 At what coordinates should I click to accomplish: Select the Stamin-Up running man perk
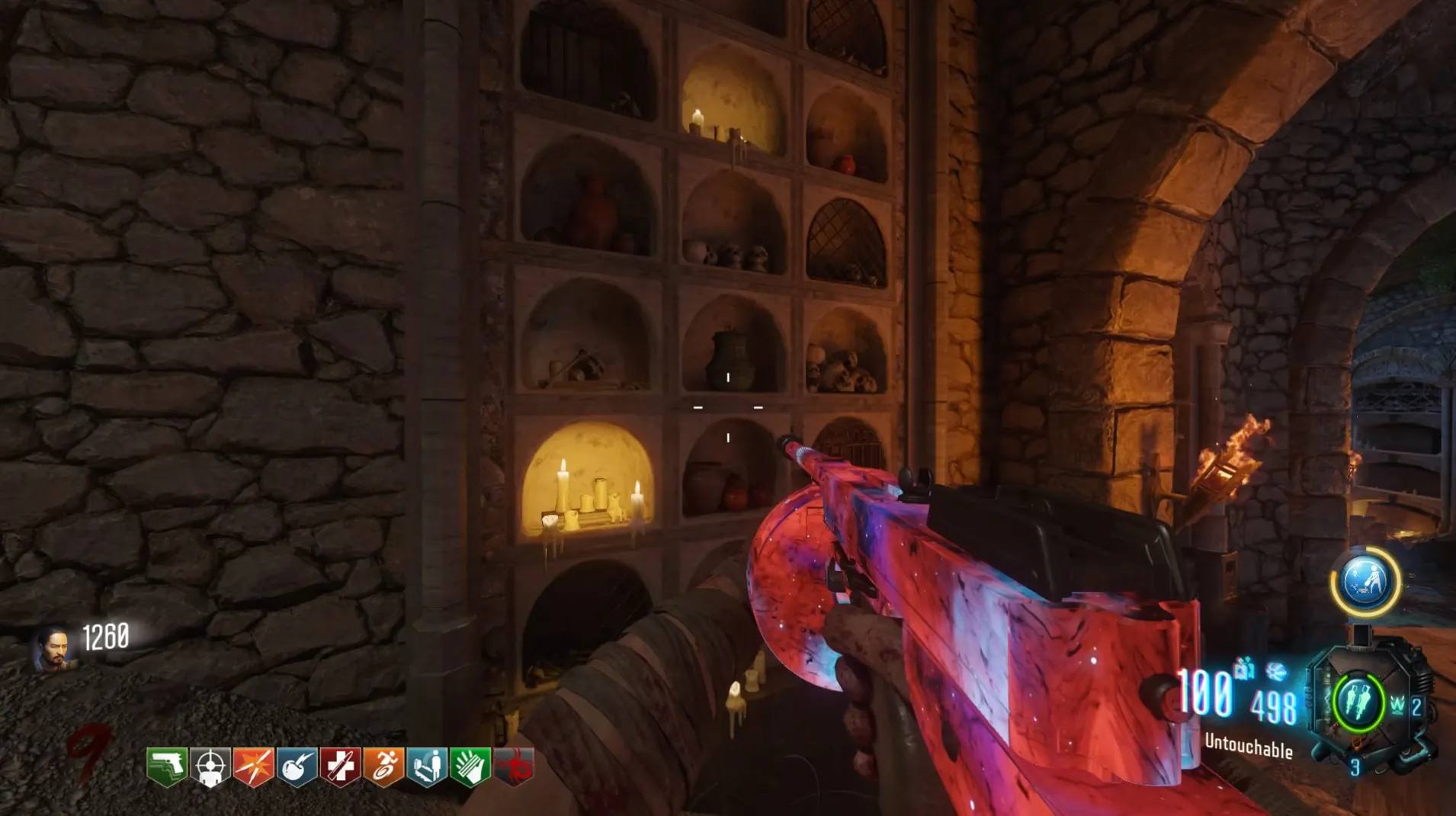click(383, 766)
